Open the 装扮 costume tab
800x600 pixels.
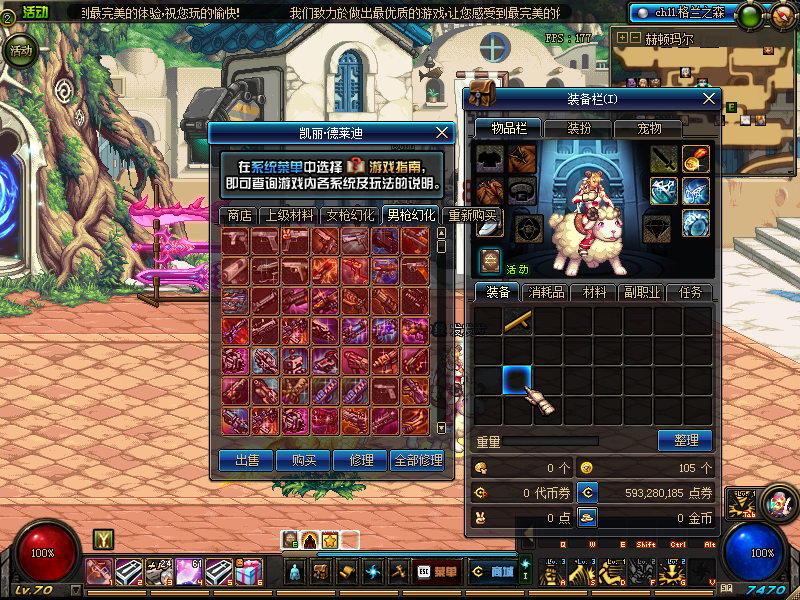pyautogui.click(x=579, y=128)
